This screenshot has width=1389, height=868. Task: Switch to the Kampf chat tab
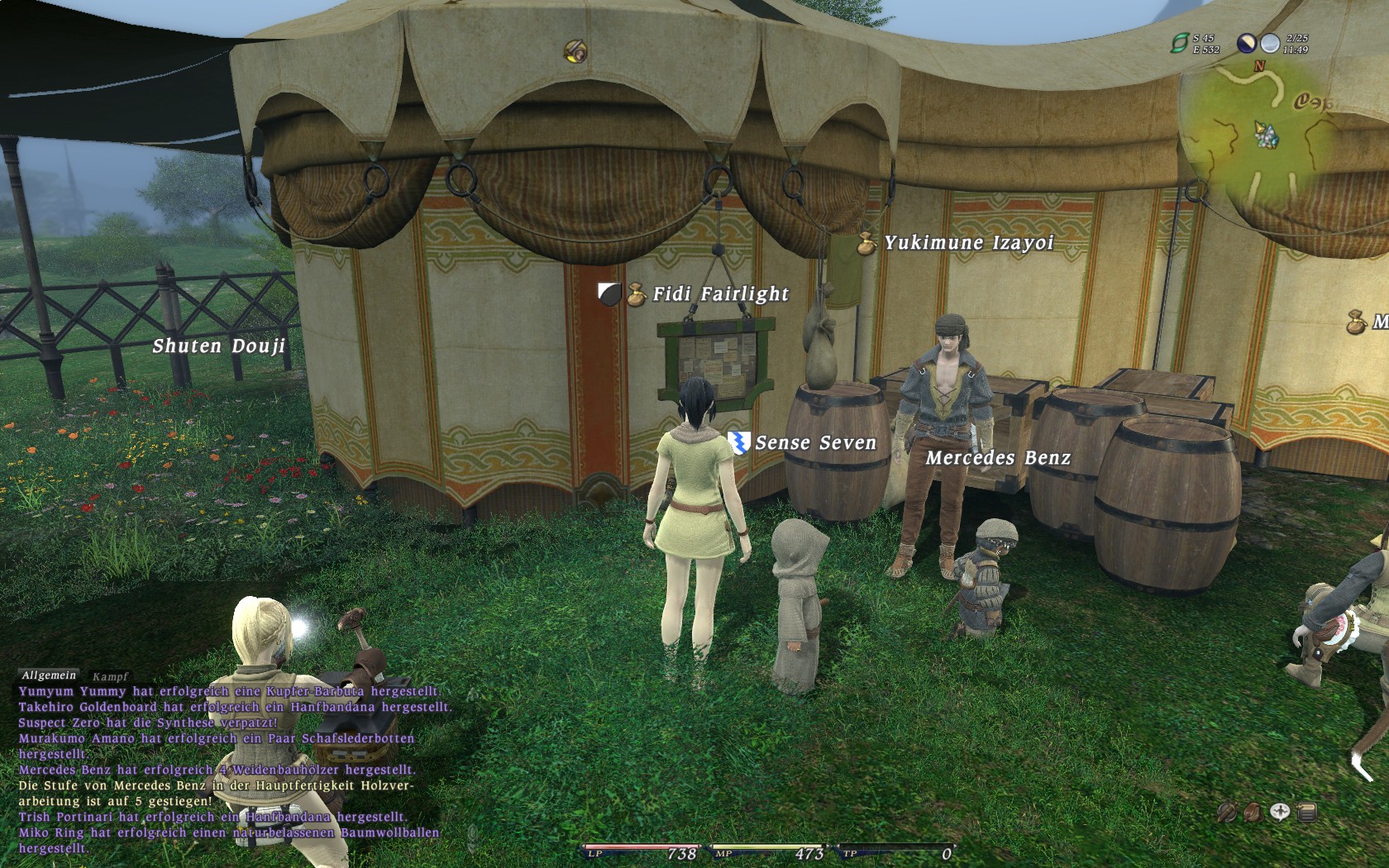110,676
